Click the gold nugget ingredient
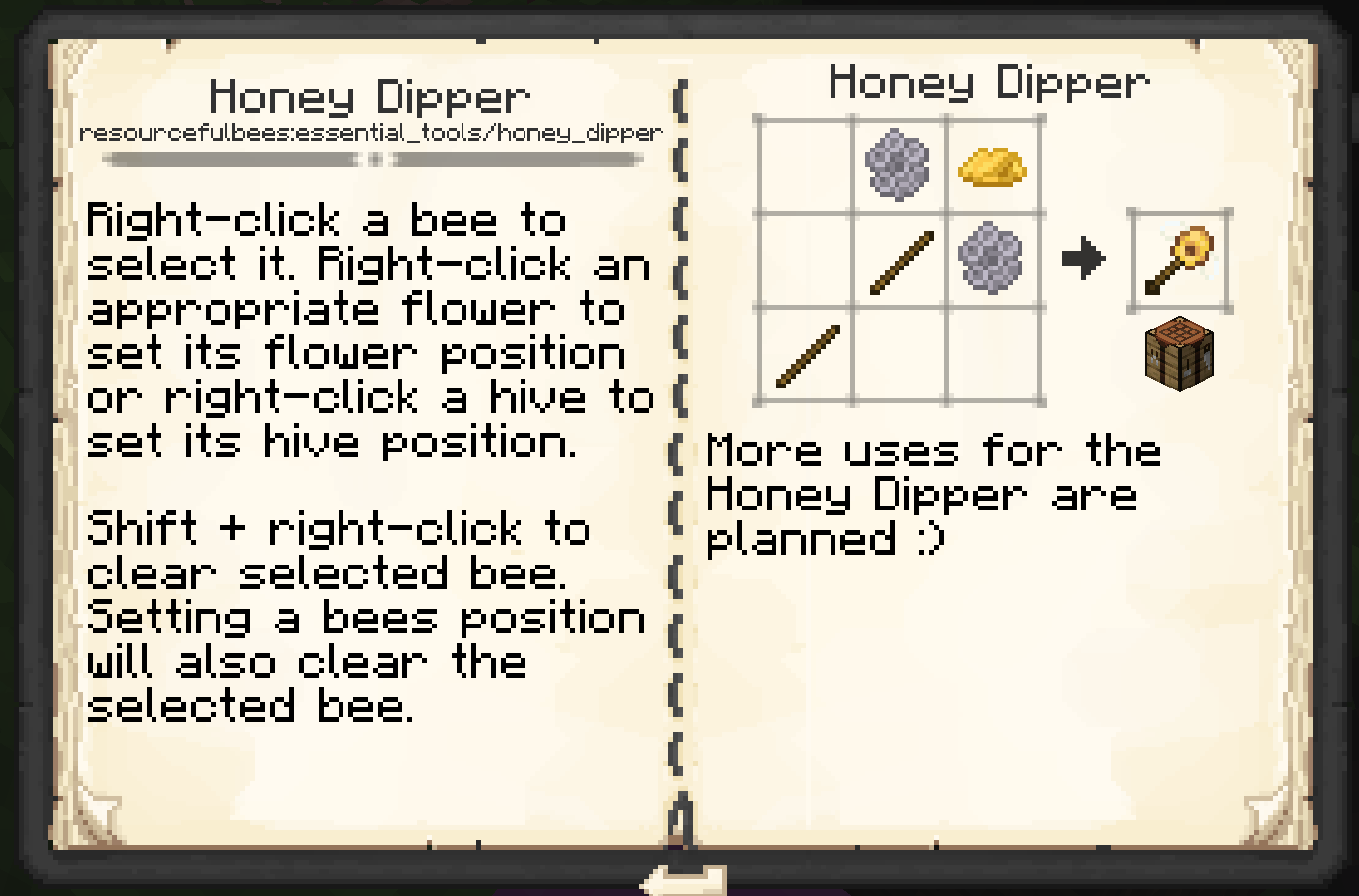Screen dimensions: 1359x896 point(992,167)
